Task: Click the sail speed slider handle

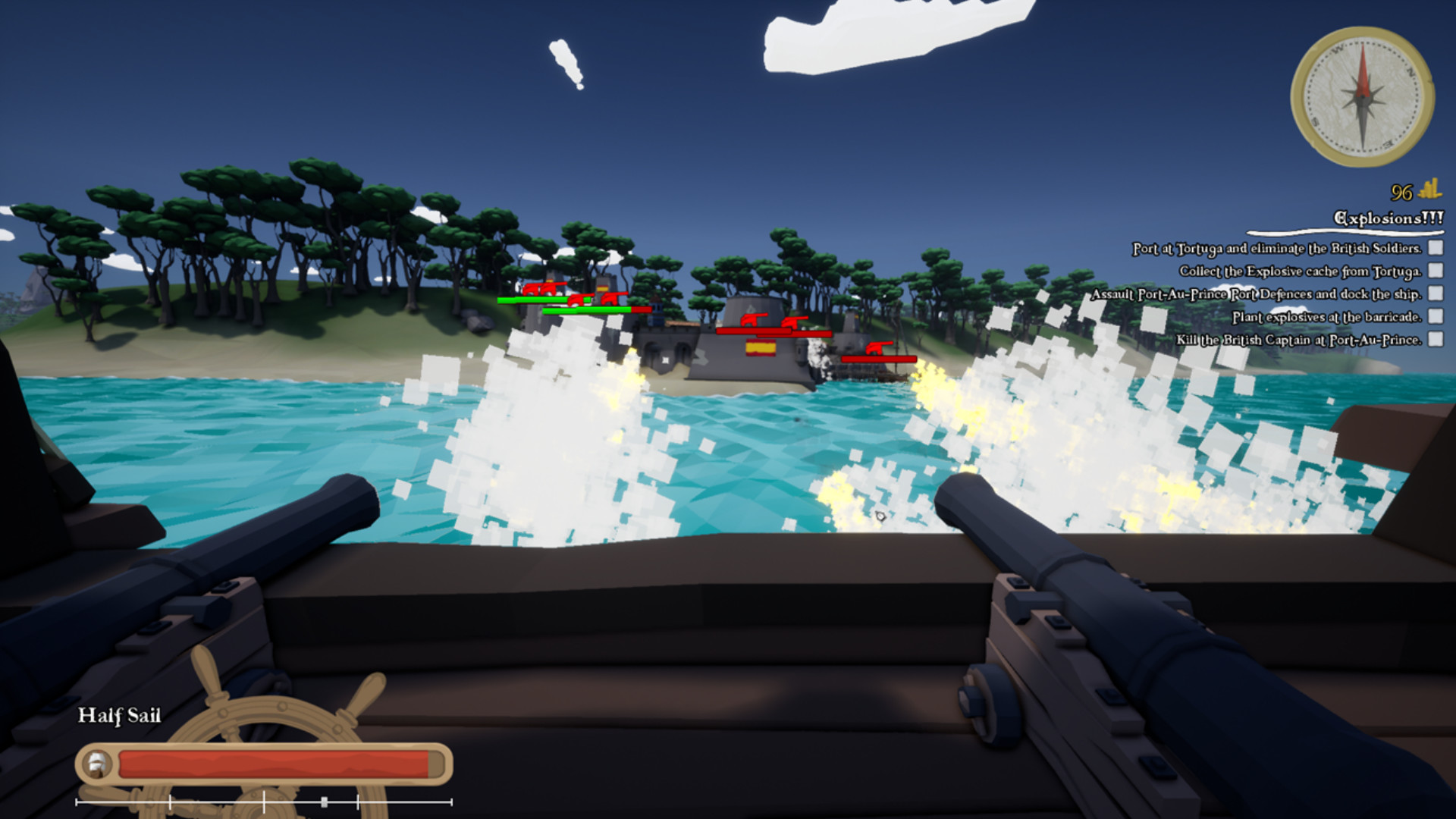Action: tap(324, 800)
